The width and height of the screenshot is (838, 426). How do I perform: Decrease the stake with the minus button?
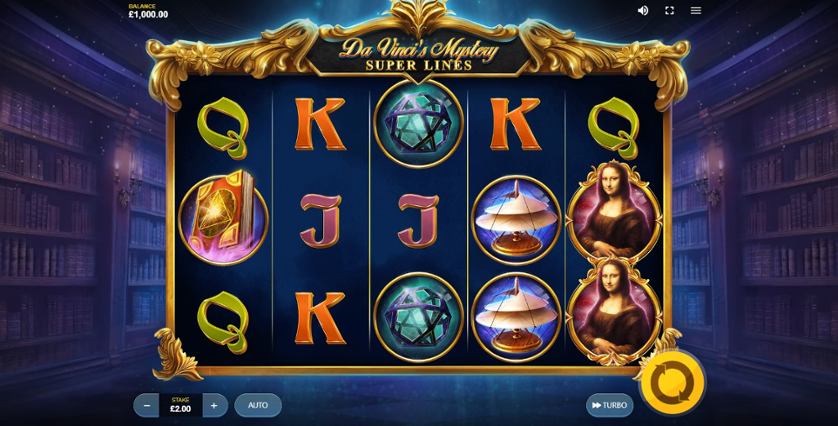(x=147, y=405)
